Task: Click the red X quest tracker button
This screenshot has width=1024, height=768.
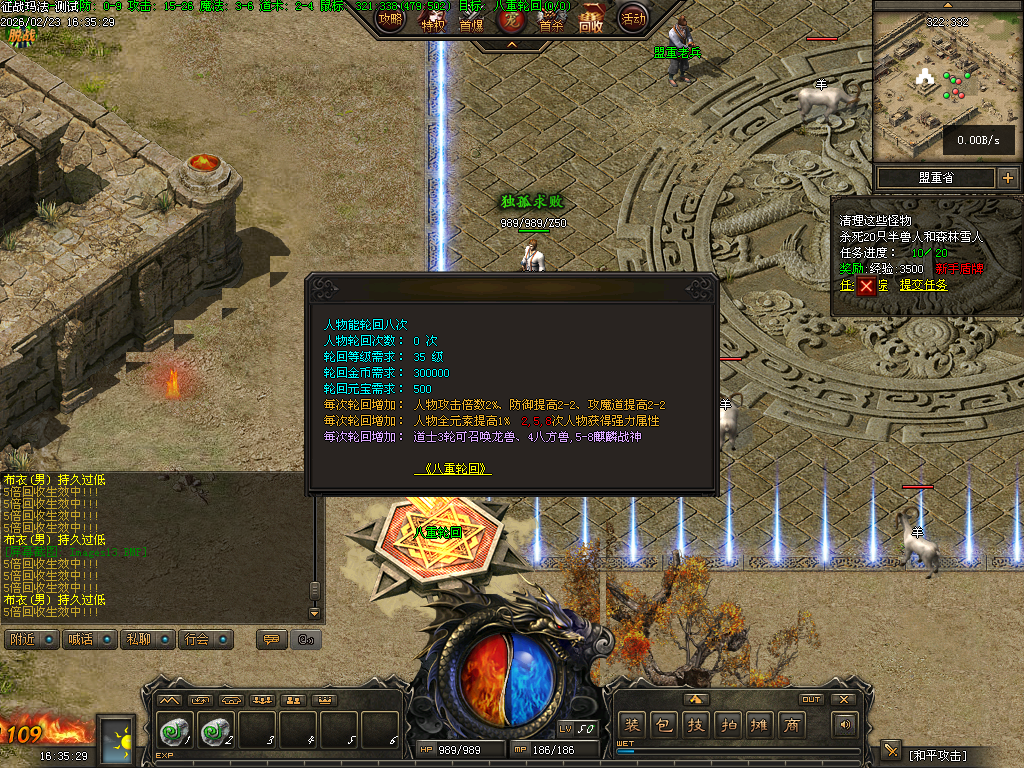Action: coord(866,286)
